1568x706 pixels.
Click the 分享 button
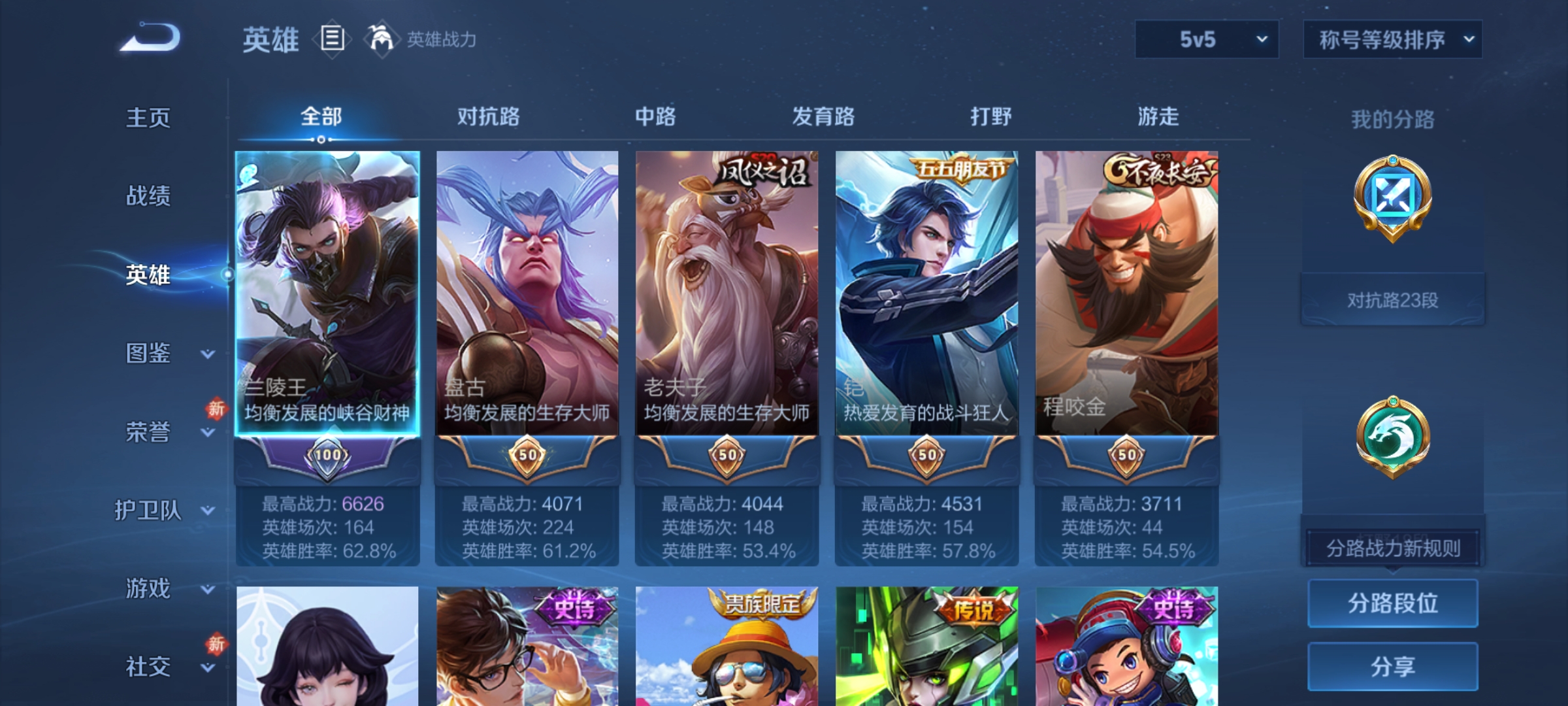(1392, 667)
